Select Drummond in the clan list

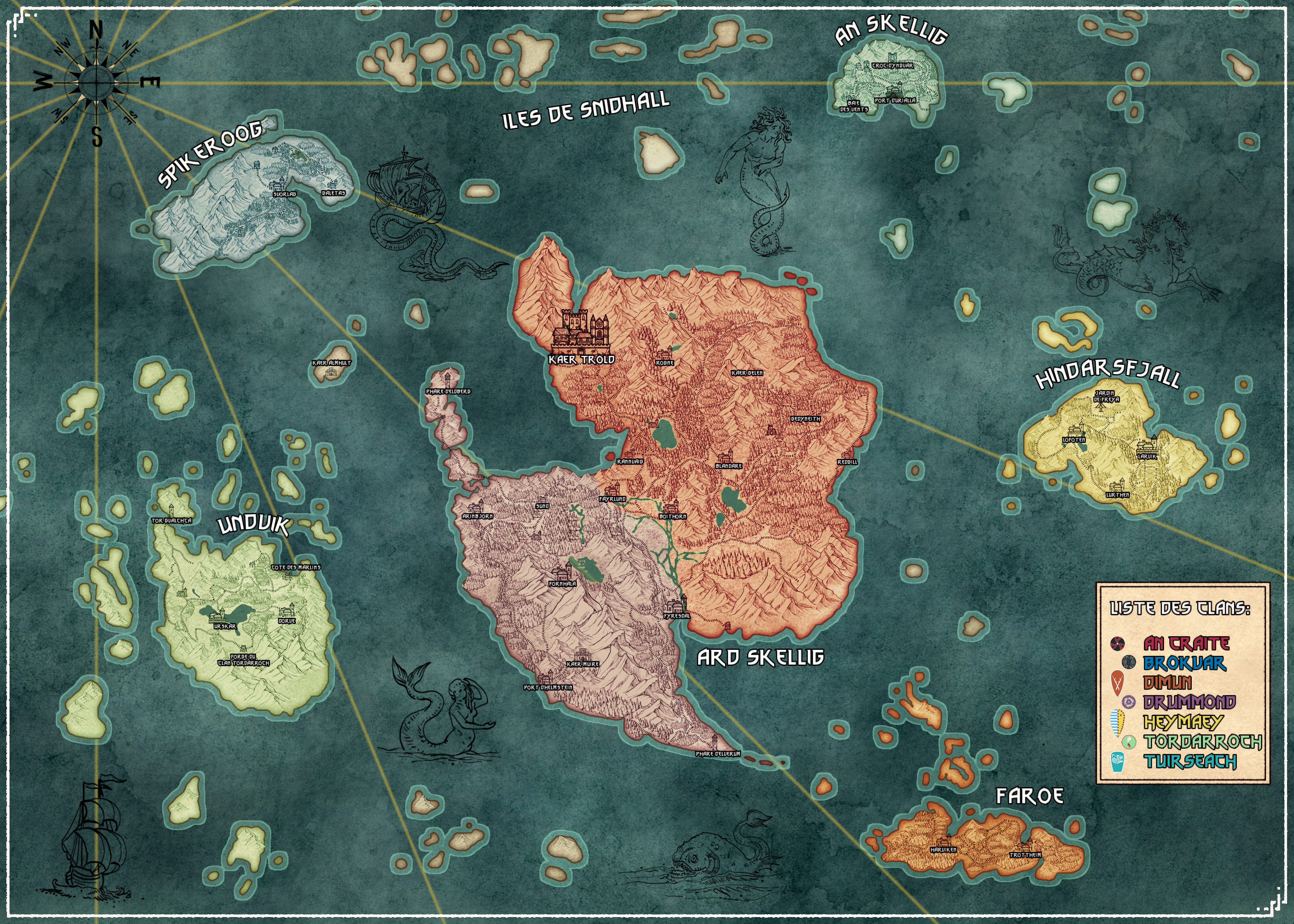pos(1189,702)
